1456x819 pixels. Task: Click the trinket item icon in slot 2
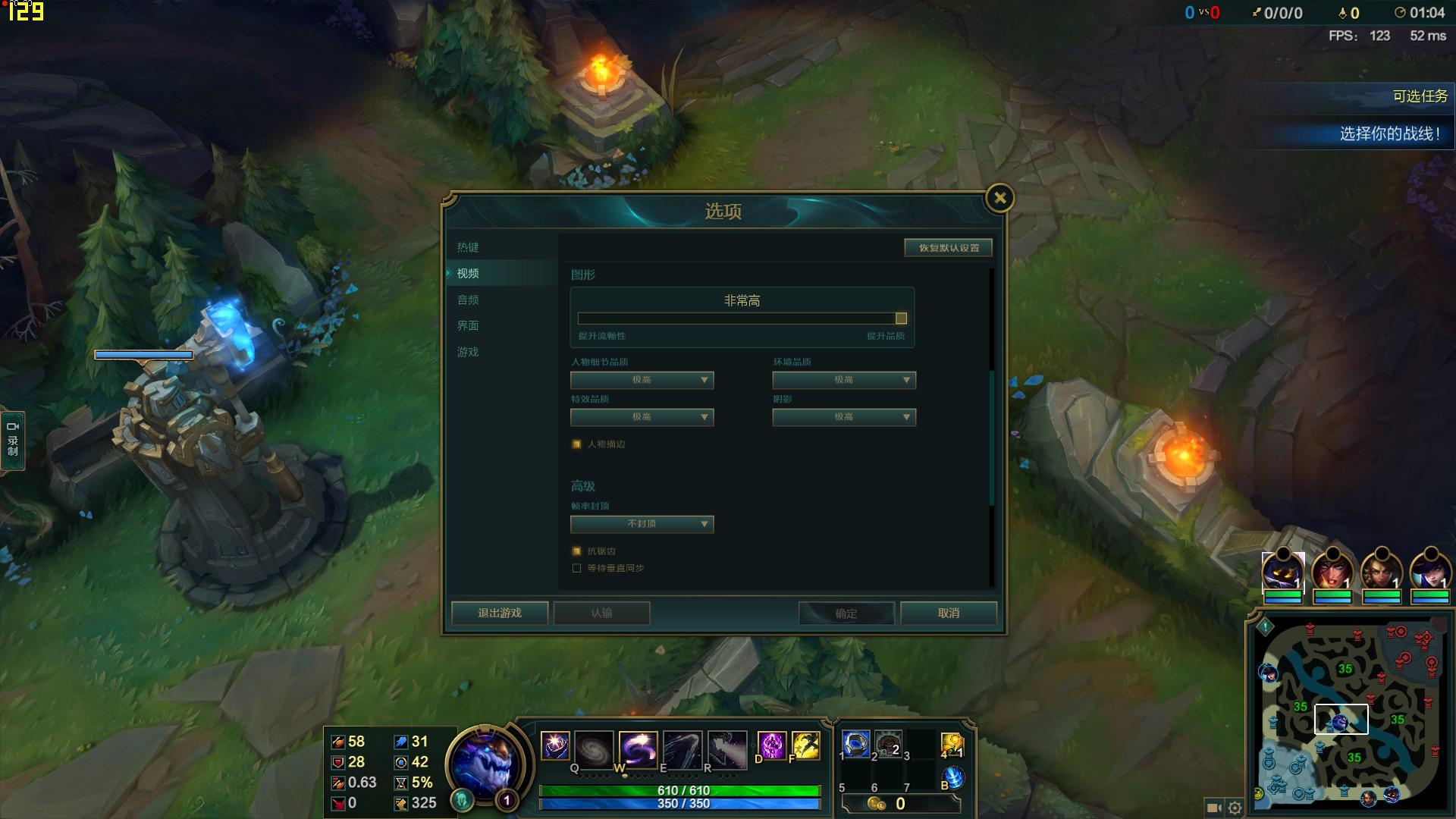pyautogui.click(x=887, y=745)
